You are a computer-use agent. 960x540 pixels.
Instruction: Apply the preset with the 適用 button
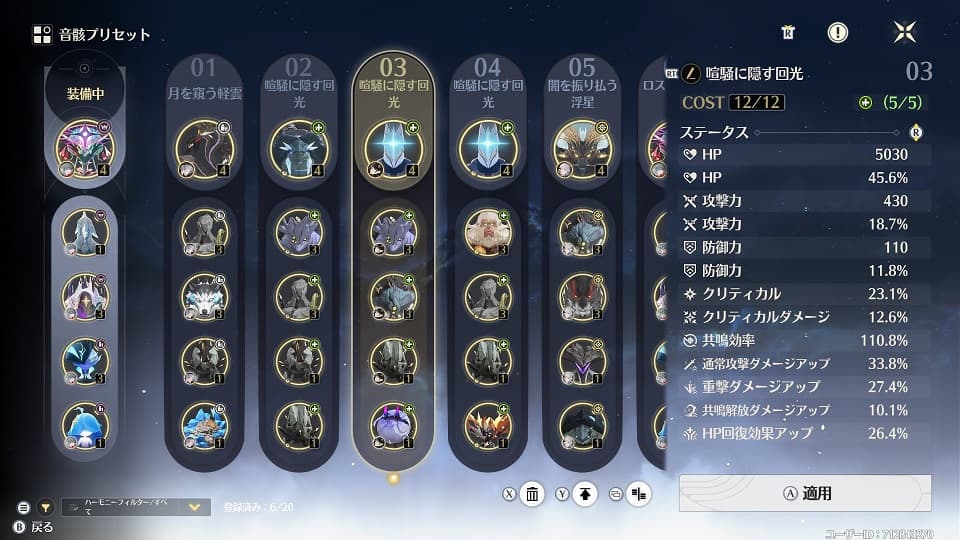(805, 493)
